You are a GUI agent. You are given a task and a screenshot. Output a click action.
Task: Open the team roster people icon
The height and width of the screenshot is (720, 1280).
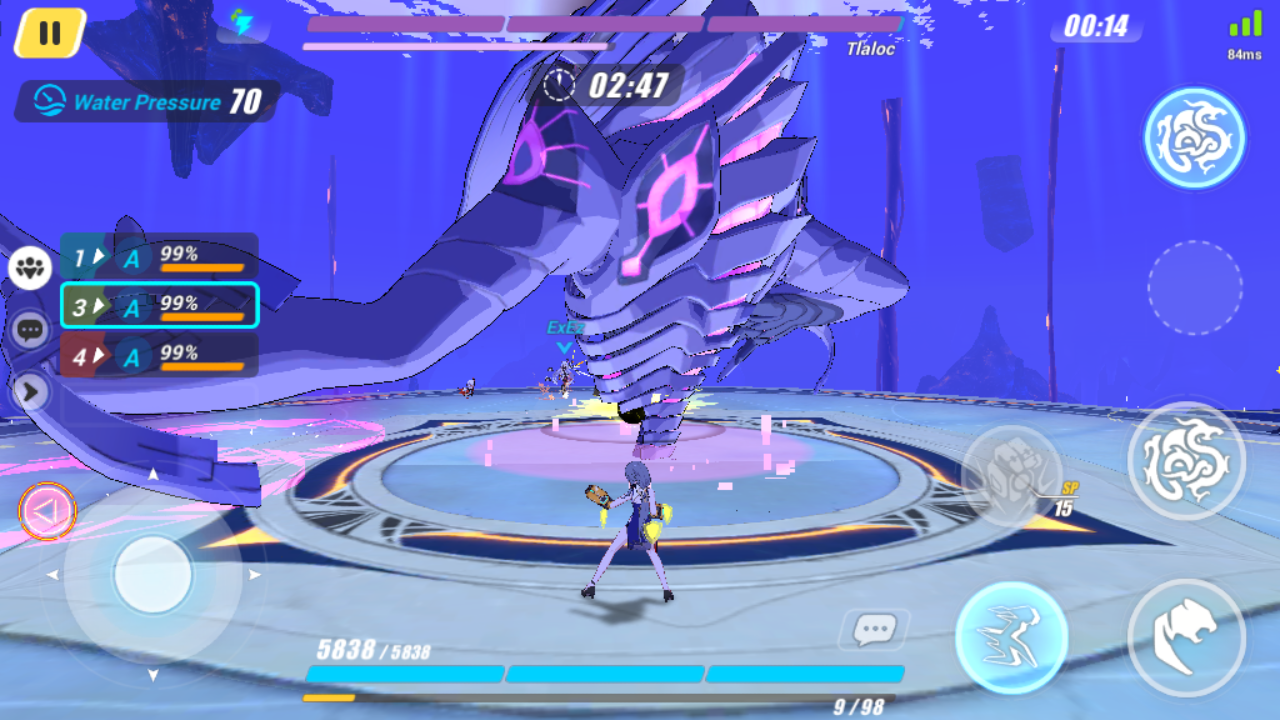[29, 268]
